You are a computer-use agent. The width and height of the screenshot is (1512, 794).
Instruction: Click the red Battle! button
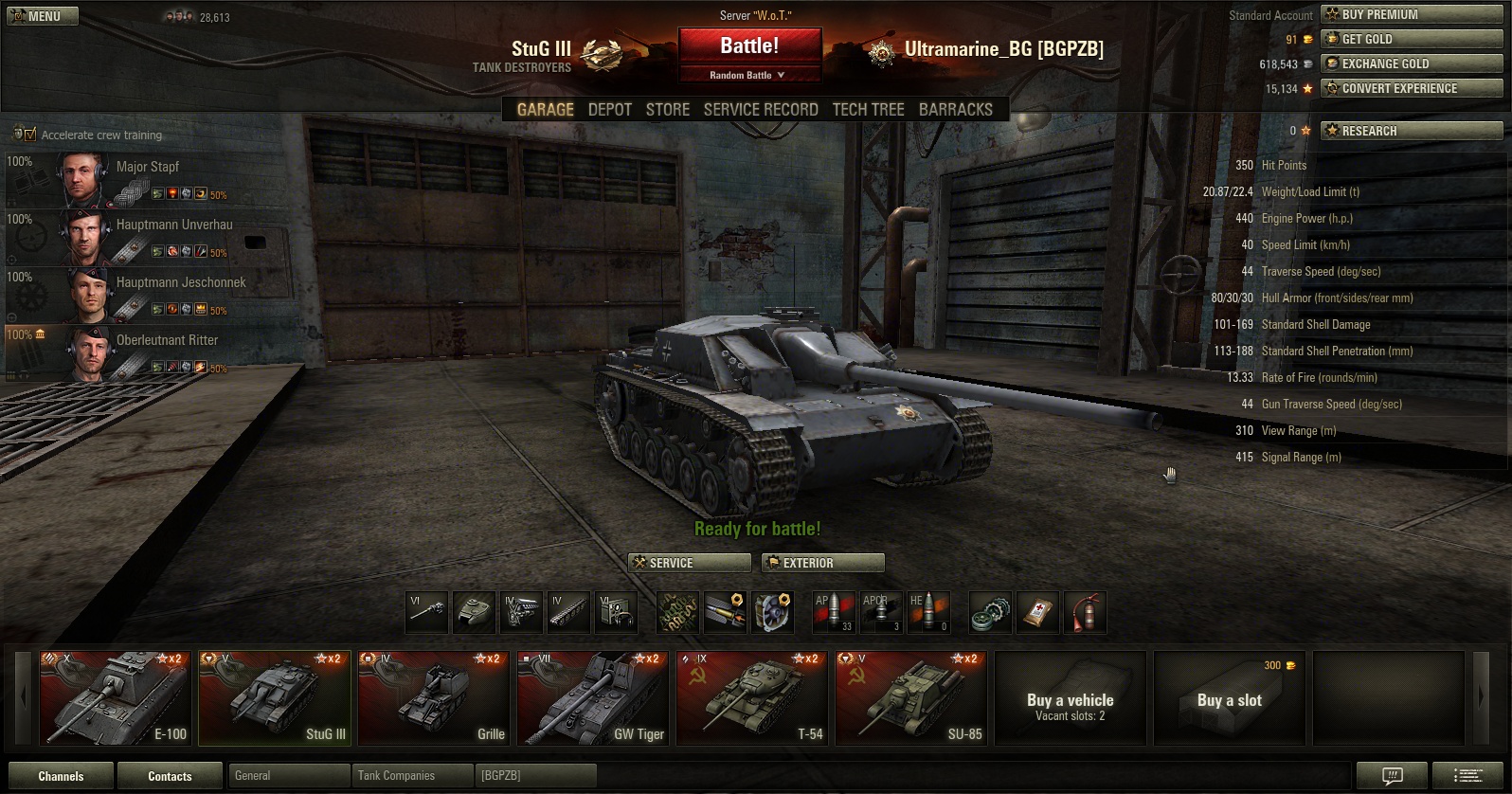(748, 45)
